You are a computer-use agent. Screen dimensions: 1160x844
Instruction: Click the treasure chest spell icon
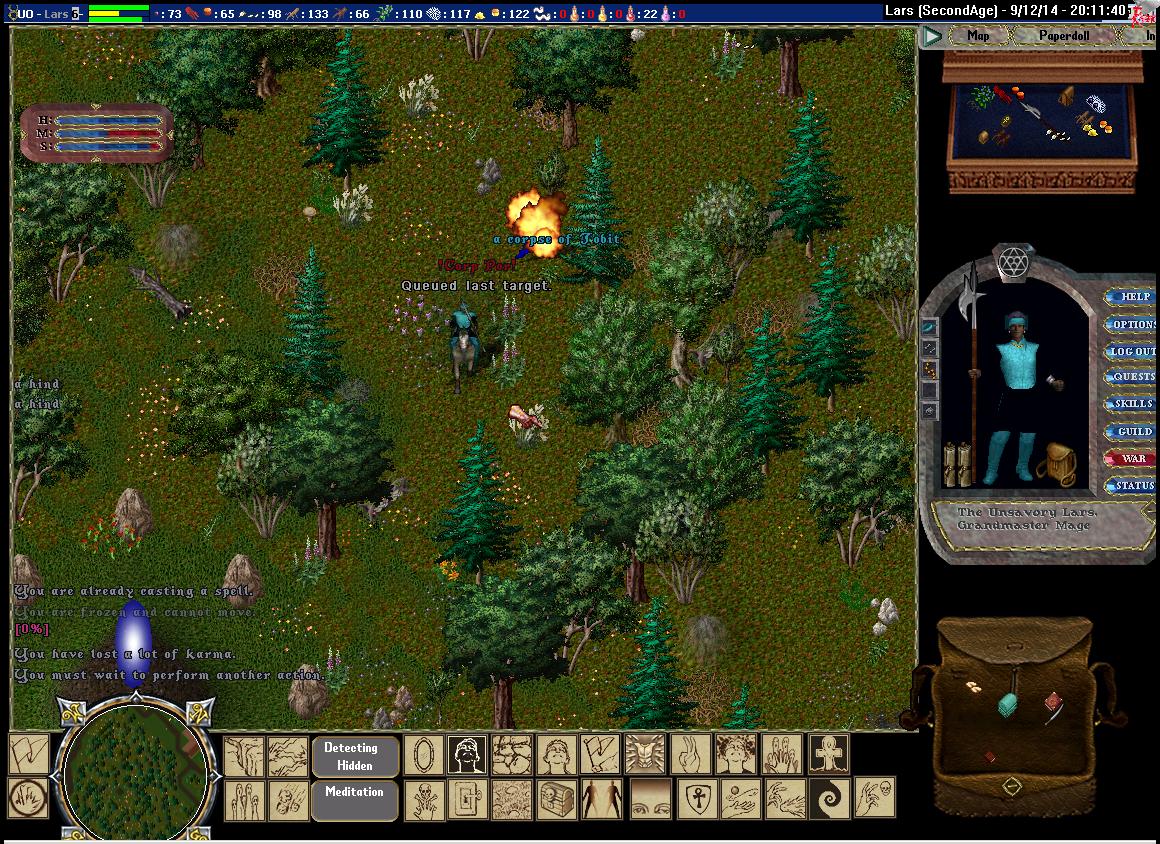pos(555,800)
